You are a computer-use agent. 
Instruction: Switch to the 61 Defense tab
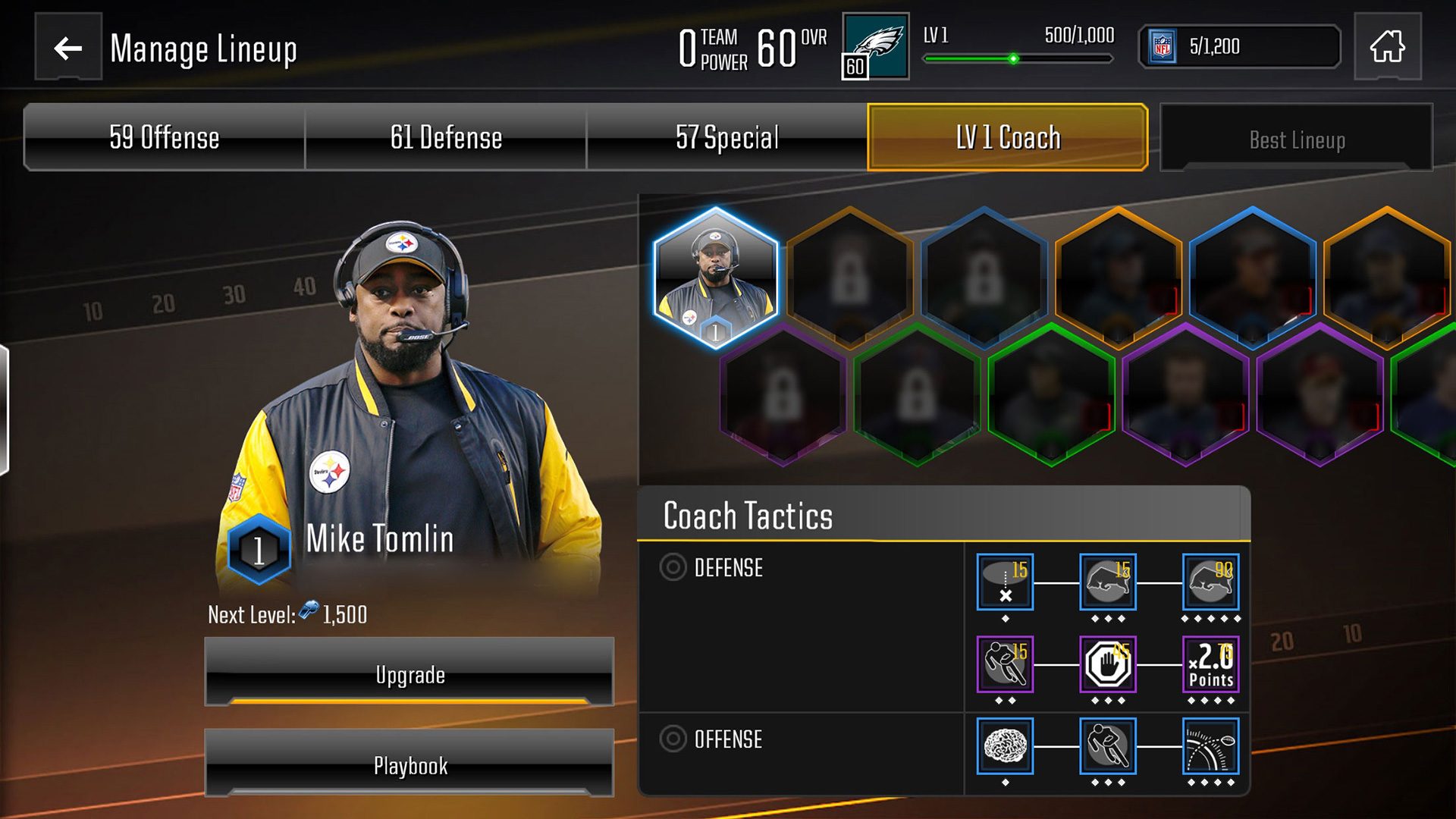(x=444, y=137)
